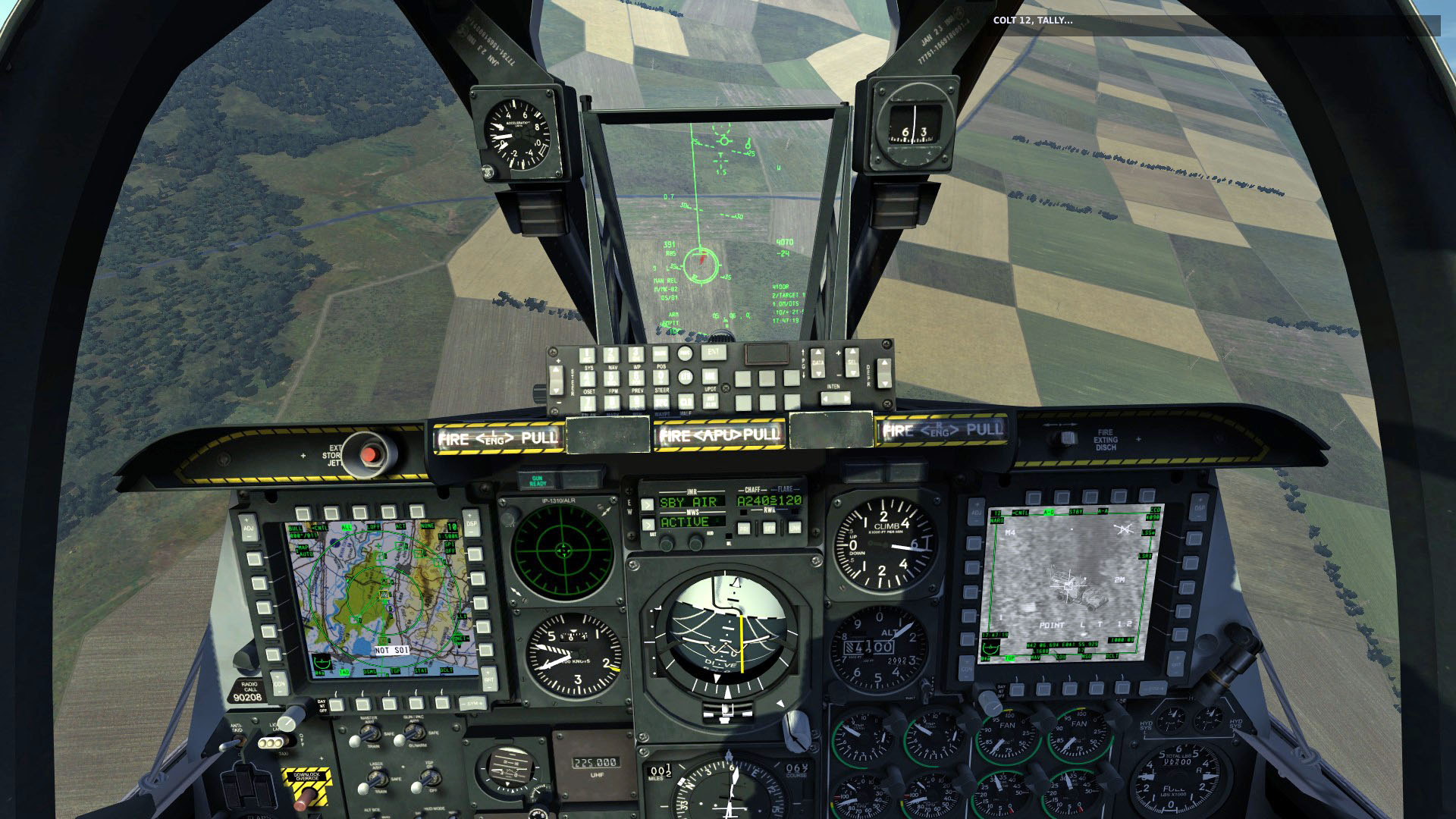Declutter left MFD with the DCLT OSB
The height and width of the screenshot is (819, 1456).
pyautogui.click(x=442, y=706)
